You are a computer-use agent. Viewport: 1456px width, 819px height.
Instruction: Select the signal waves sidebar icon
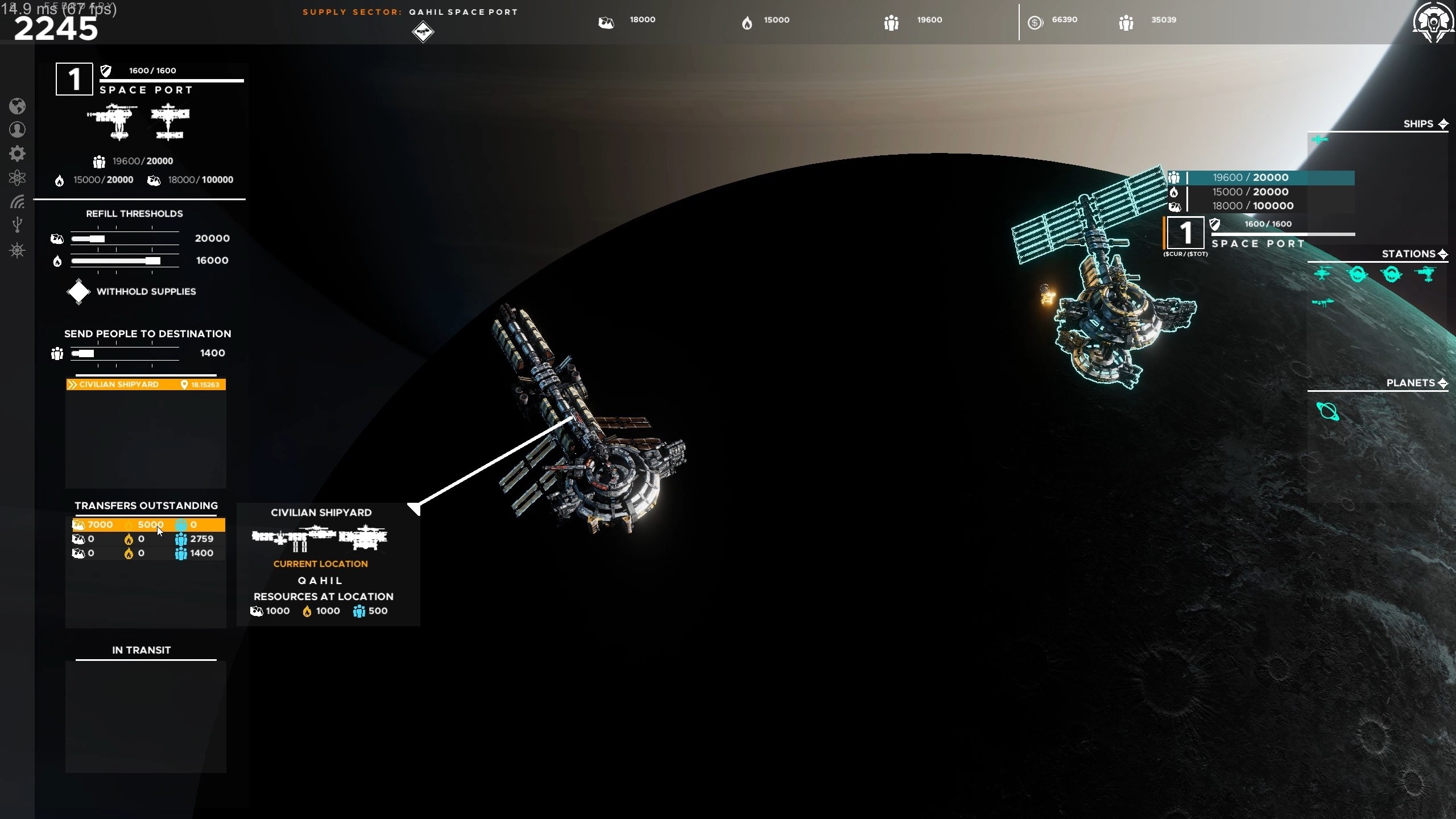tap(17, 201)
